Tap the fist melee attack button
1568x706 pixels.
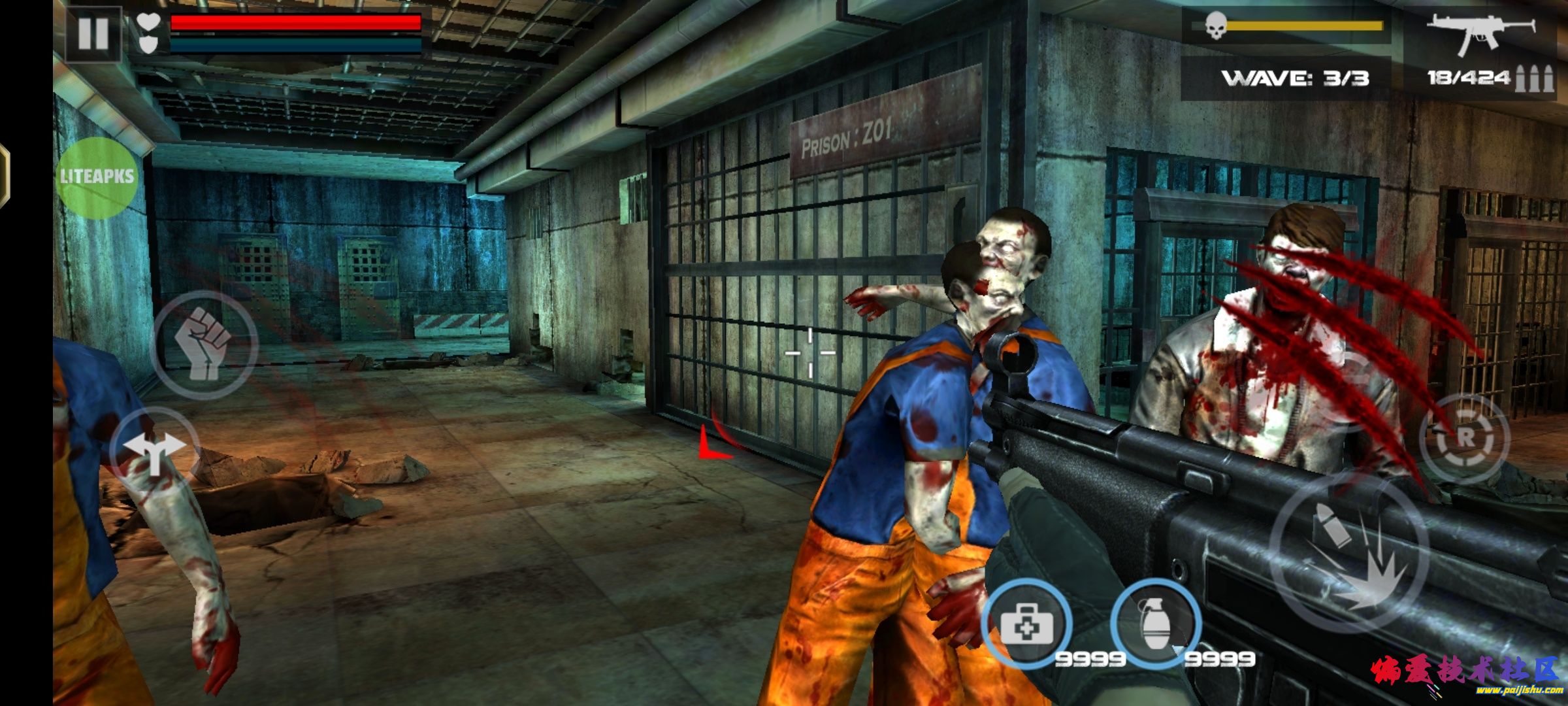pos(204,343)
